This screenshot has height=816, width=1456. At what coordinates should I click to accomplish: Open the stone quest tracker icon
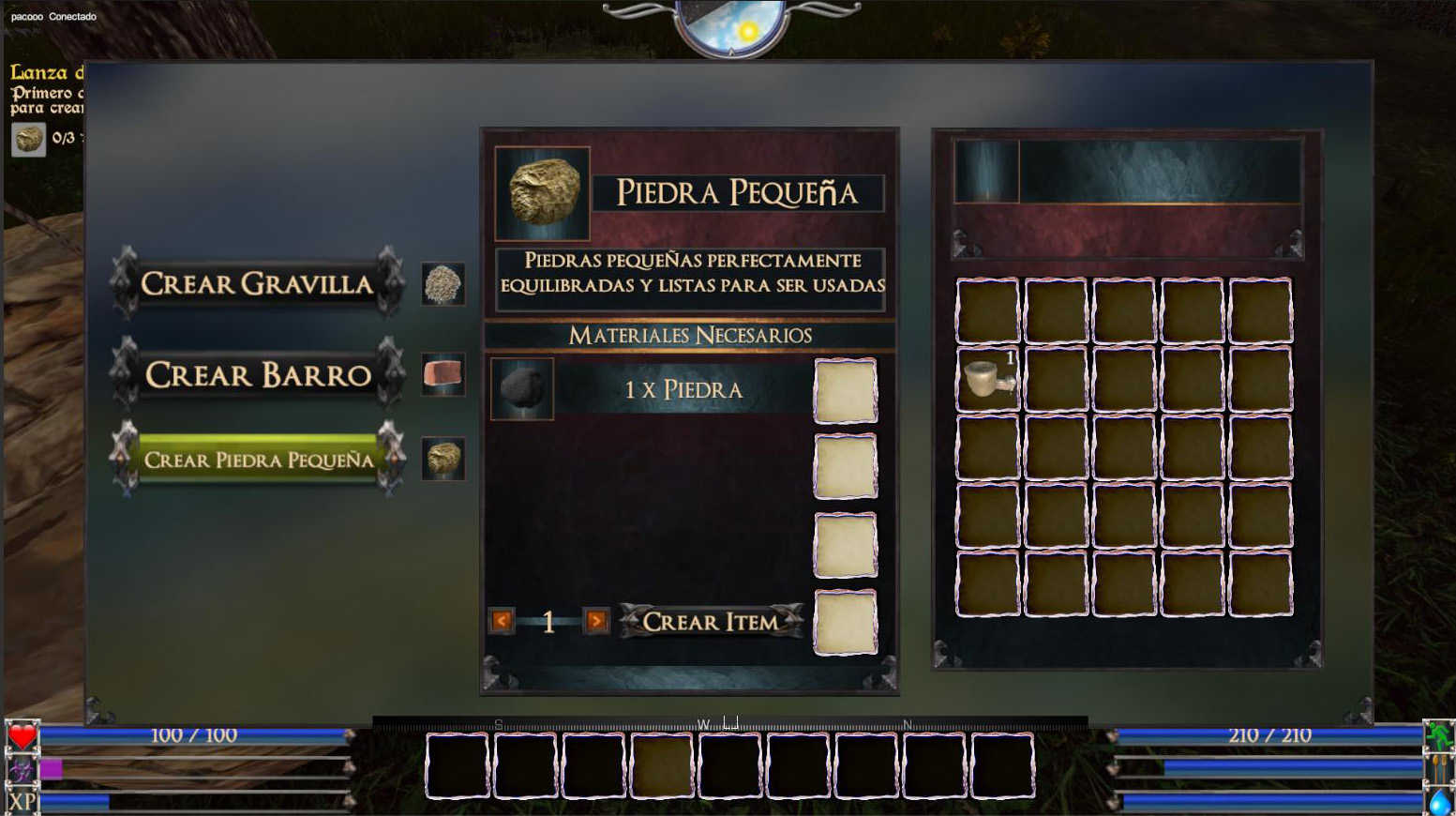click(28, 139)
